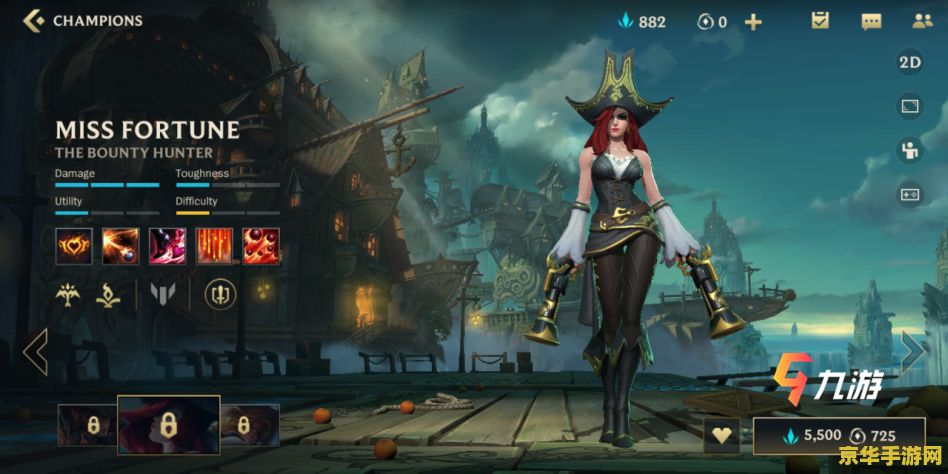The image size is (948, 474).
Task: Select the Strut high heel ability icon
Action: [167, 245]
